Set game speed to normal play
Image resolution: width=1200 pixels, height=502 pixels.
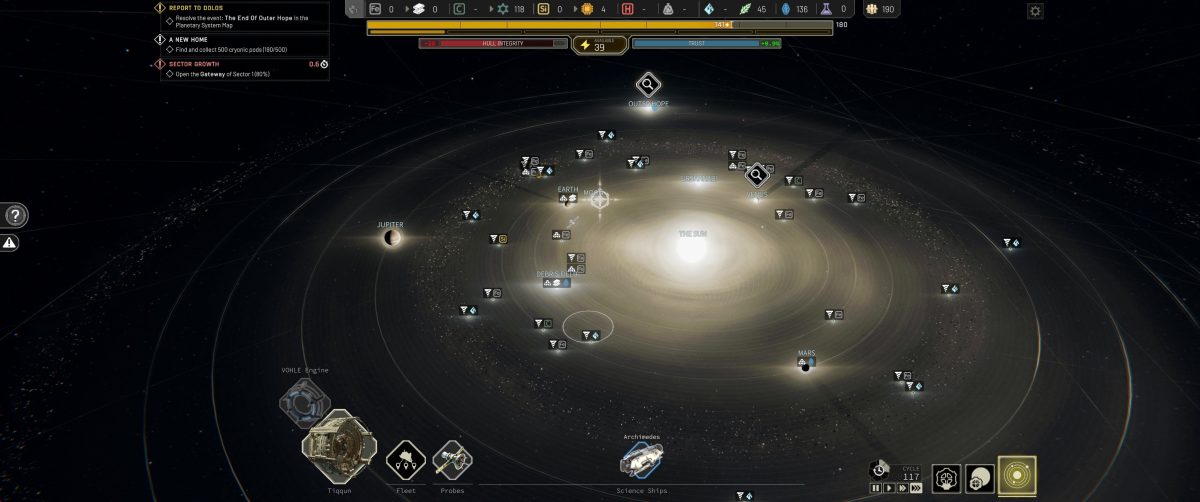point(889,488)
